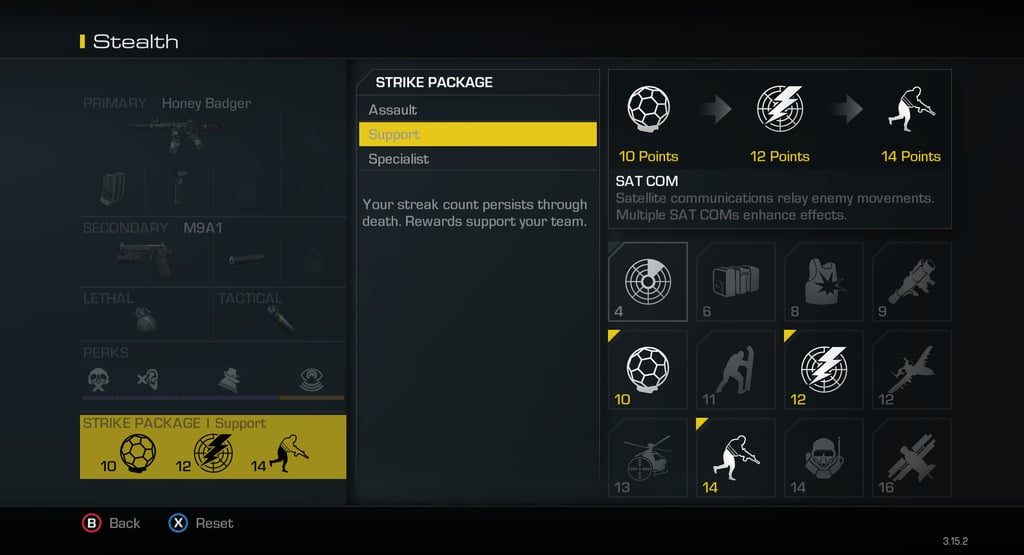
Task: Select the 4-point SAT COM radar tile
Action: [x=647, y=281]
